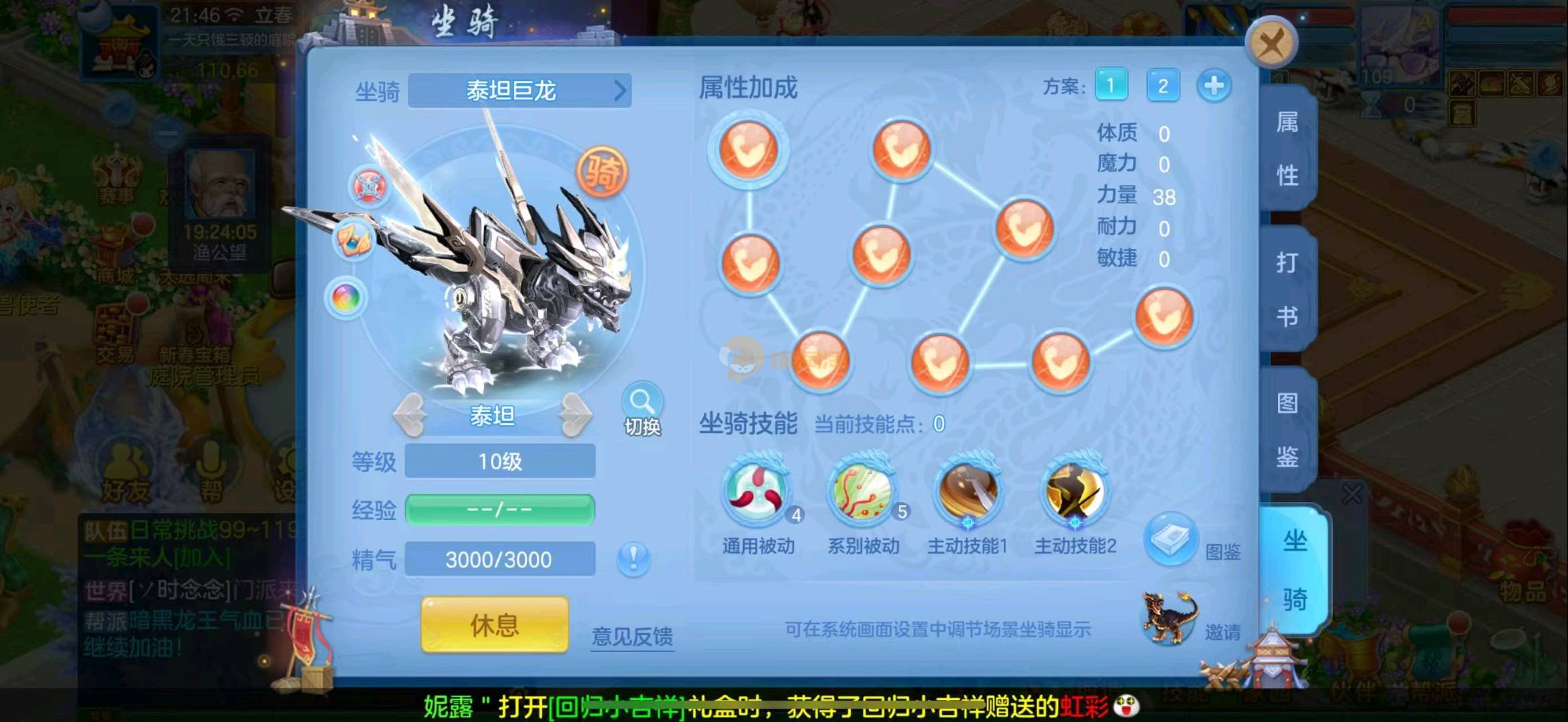This screenshot has width=1568, height=722.
Task: Click the 切换 magnifier button
Action: coord(642,408)
